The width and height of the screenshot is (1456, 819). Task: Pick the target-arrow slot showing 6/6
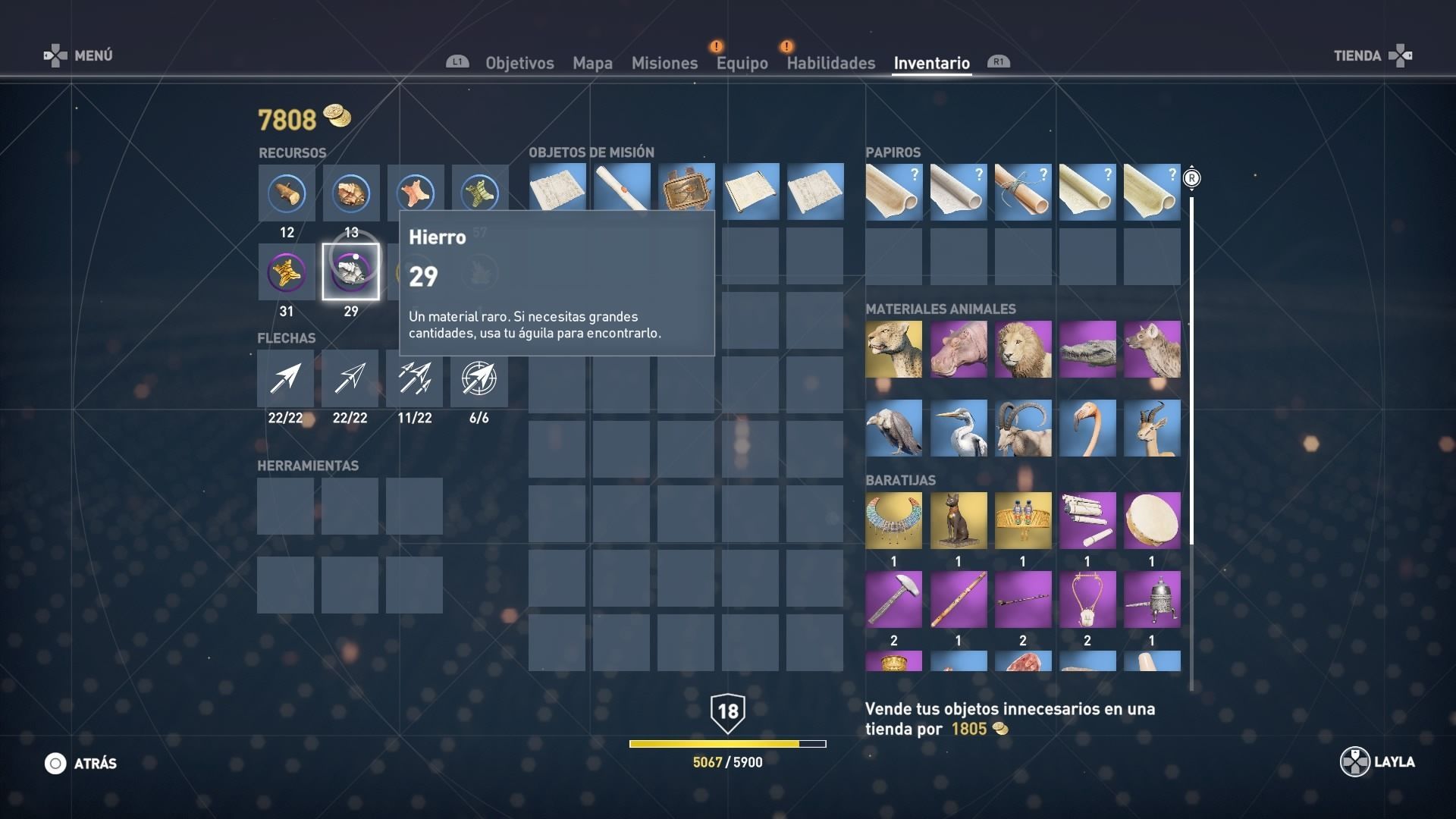[479, 378]
